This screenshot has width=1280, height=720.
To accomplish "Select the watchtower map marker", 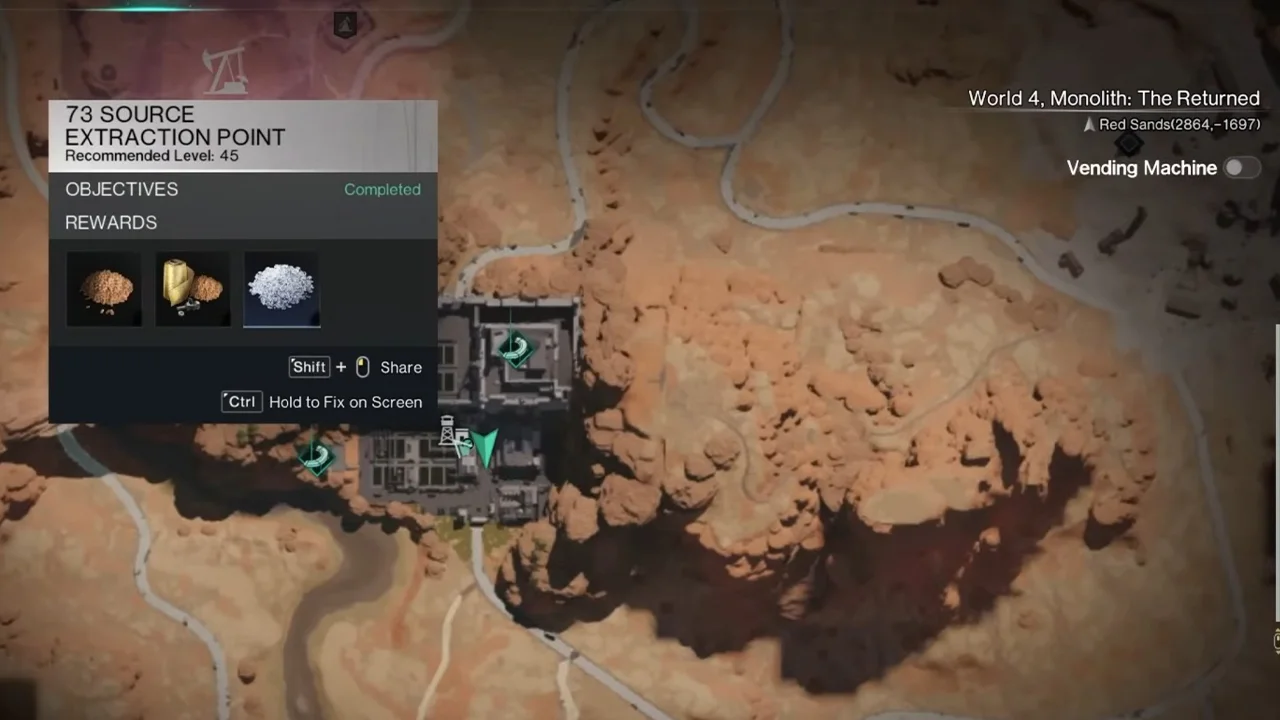I will click(451, 433).
